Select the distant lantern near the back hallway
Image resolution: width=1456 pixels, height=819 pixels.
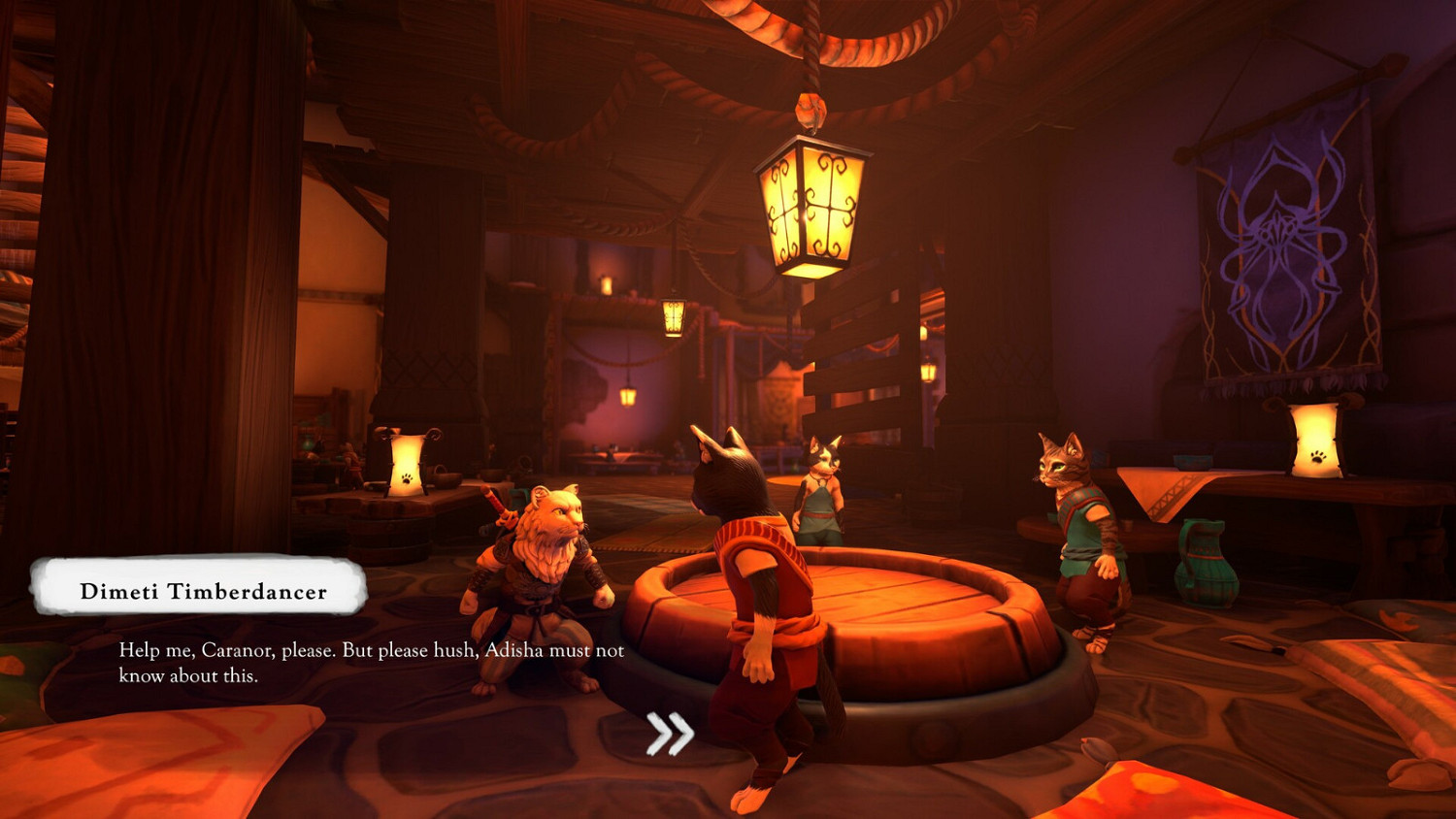tap(673, 320)
